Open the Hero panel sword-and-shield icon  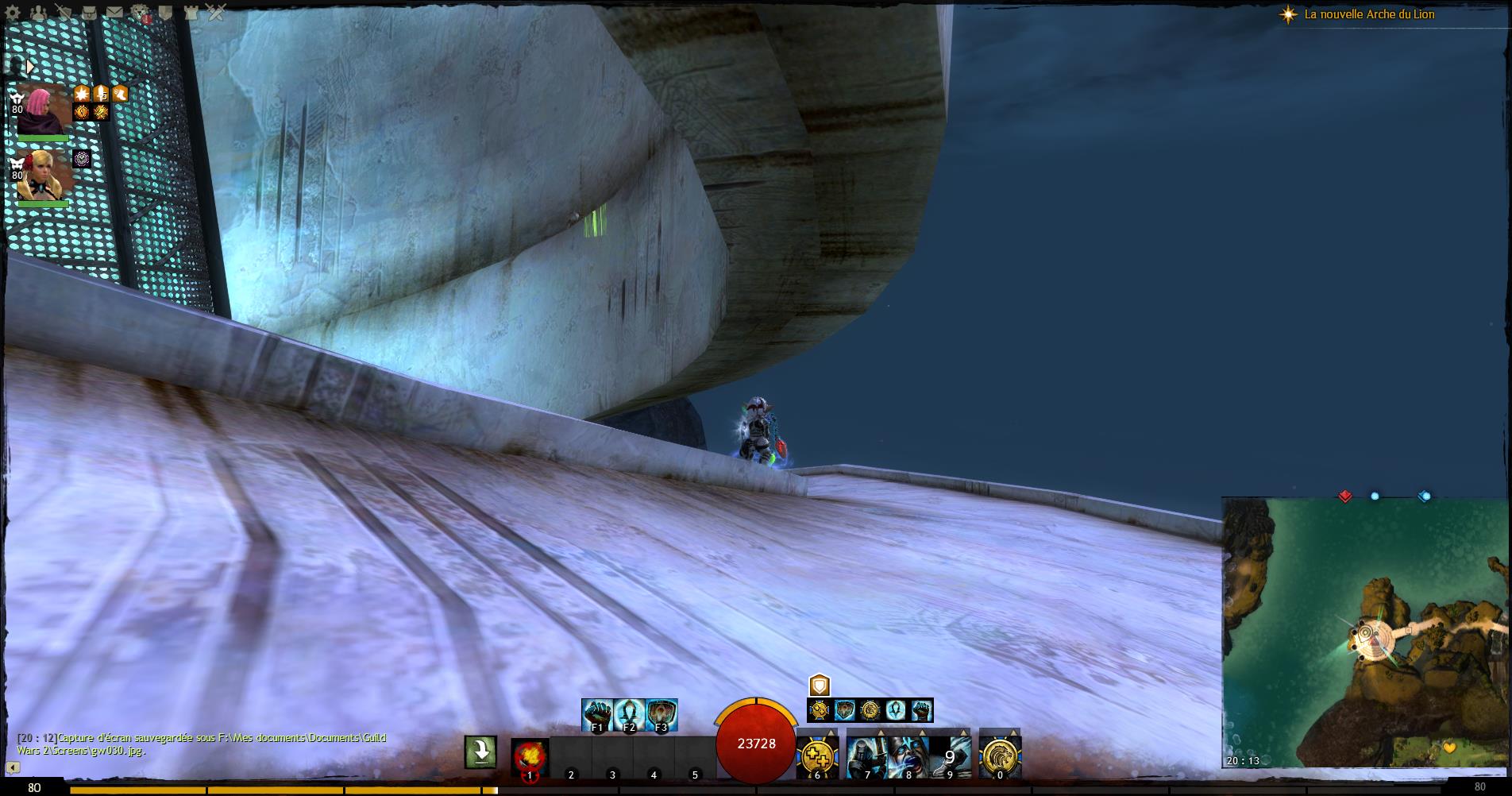[x=64, y=13]
